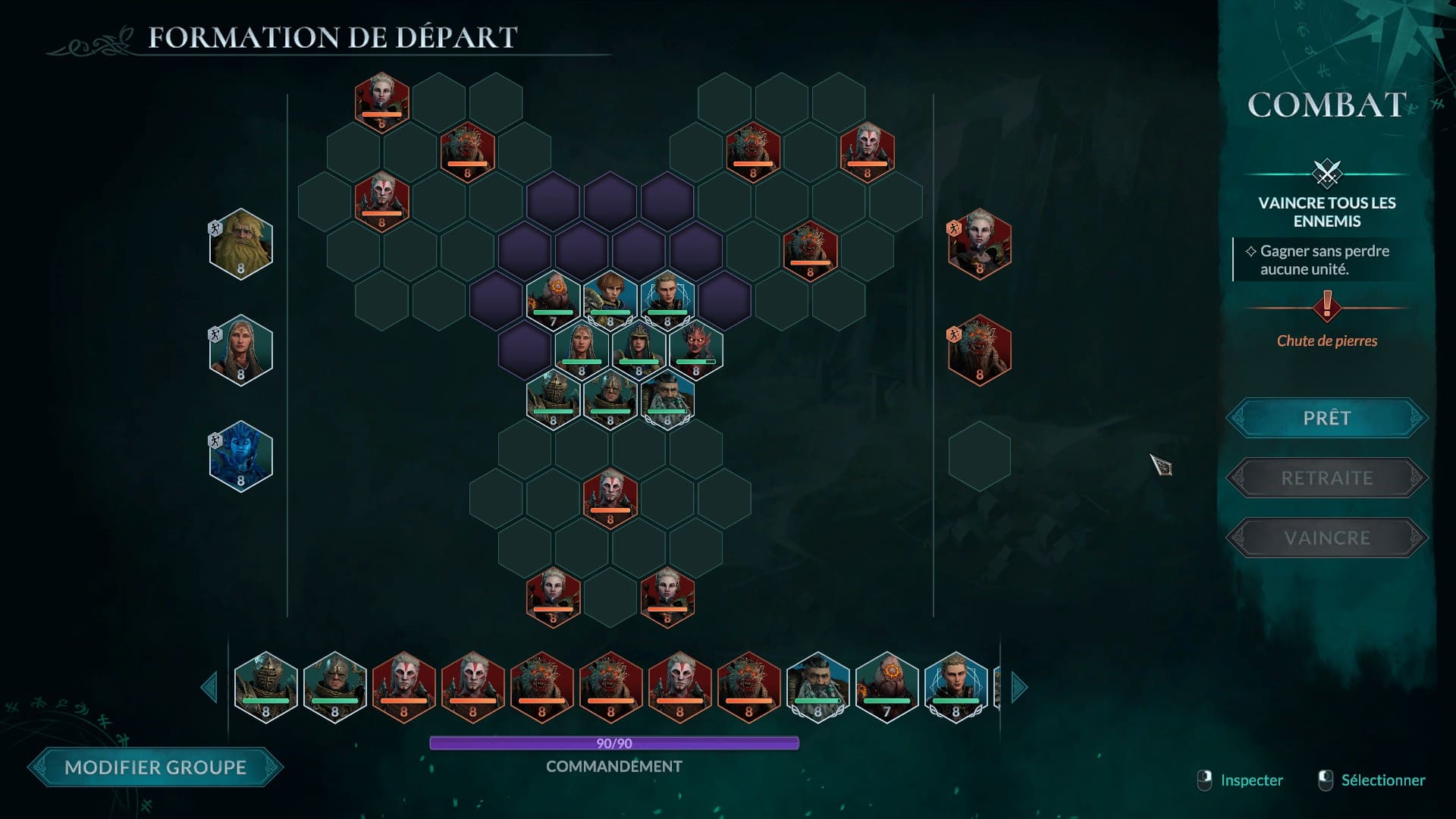The image size is (1456, 819).
Task: Select the blue ice spirit reserve unit
Action: 240,456
